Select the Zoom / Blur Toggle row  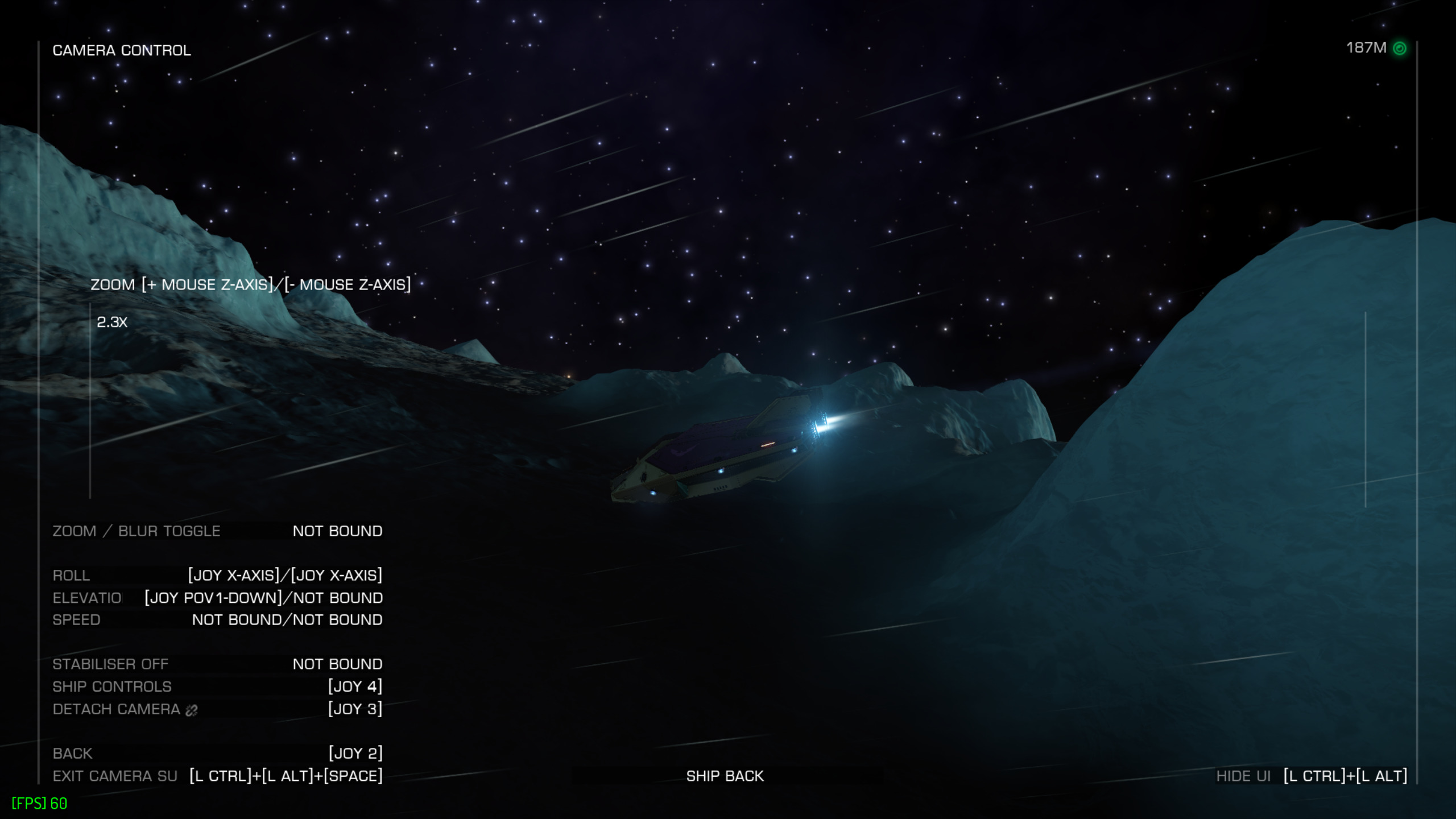217,531
